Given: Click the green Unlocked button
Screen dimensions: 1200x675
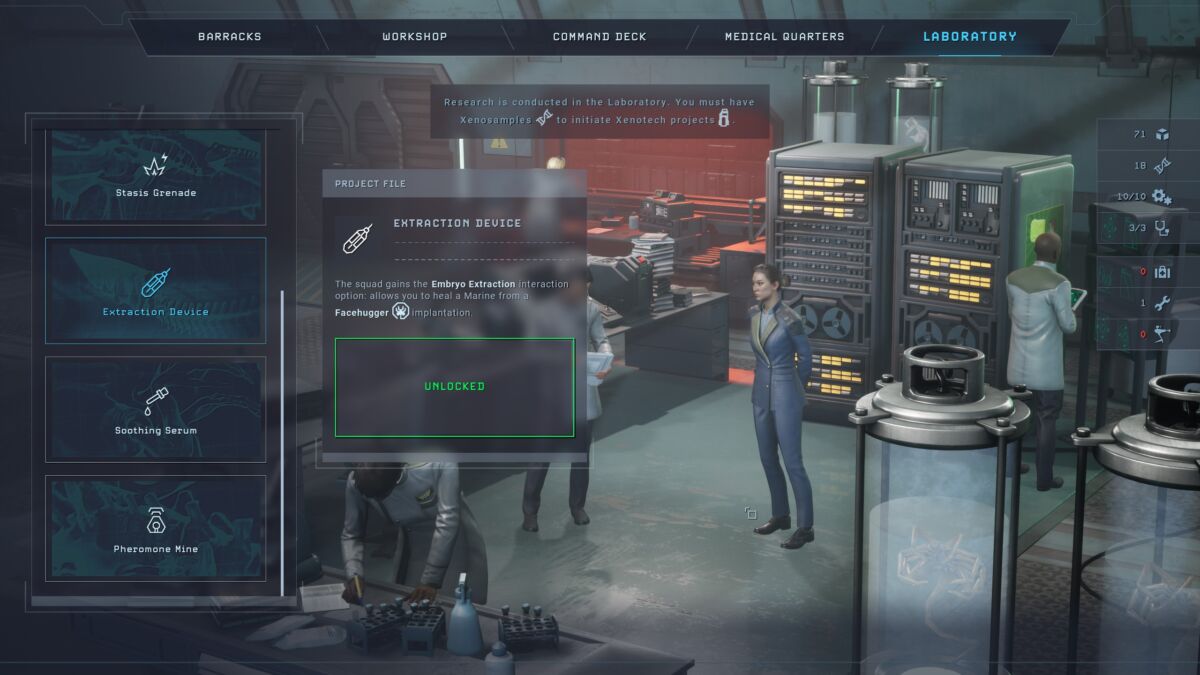Looking at the screenshot, I should tap(454, 387).
